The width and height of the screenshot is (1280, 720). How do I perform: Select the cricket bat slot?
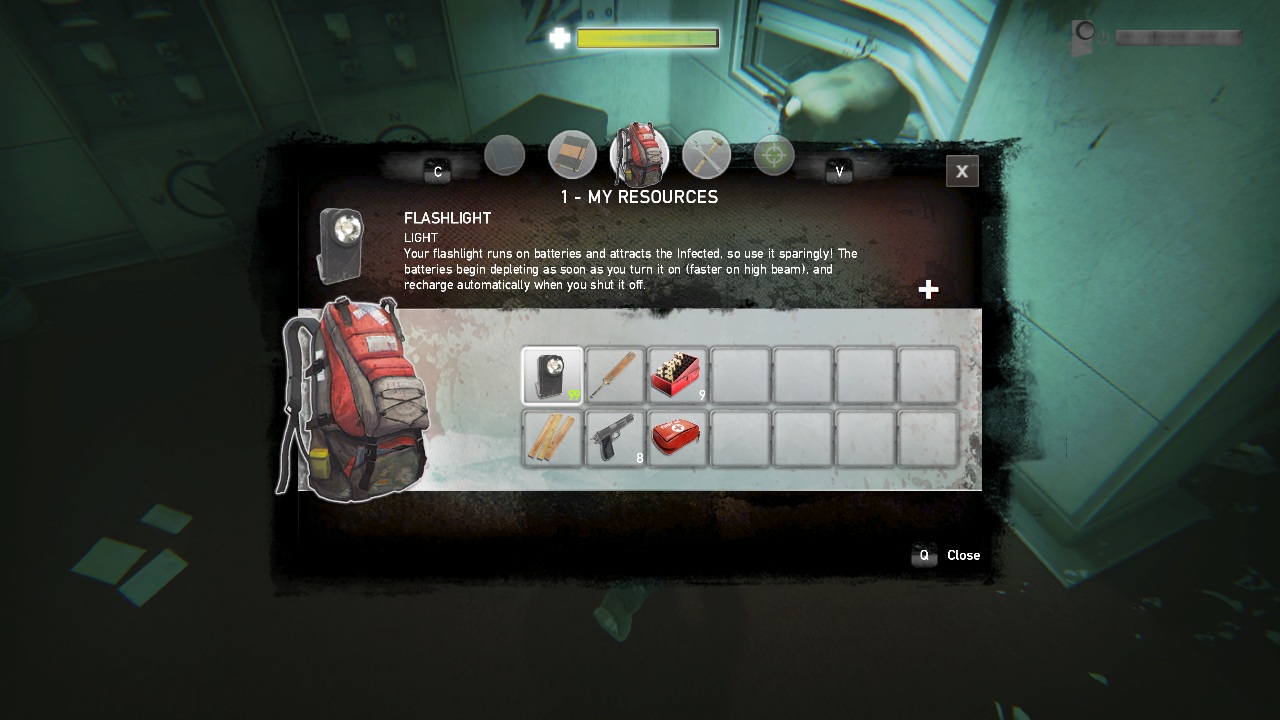coord(615,376)
